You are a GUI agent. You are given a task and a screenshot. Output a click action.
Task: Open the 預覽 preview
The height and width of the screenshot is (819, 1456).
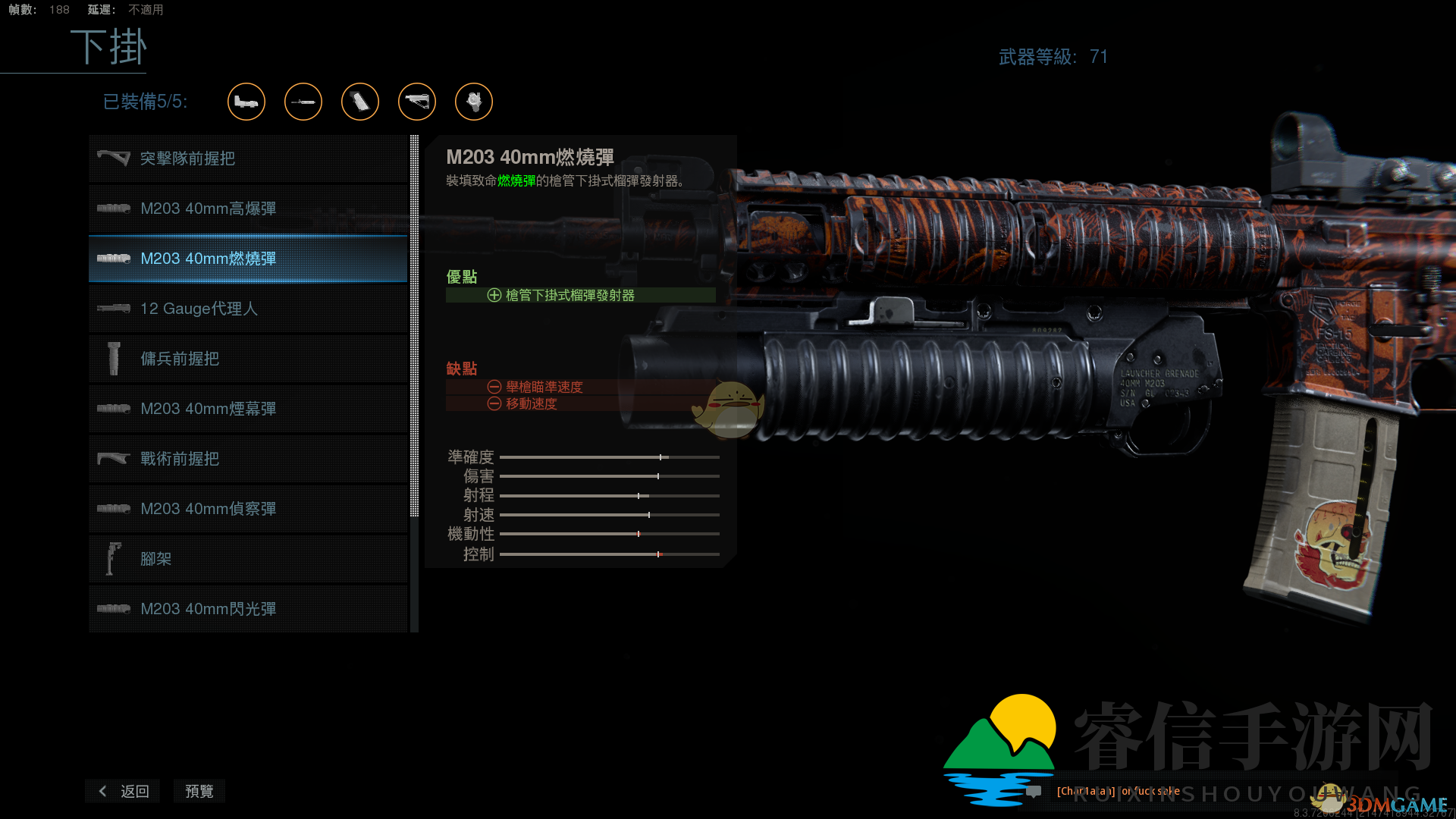point(199,791)
